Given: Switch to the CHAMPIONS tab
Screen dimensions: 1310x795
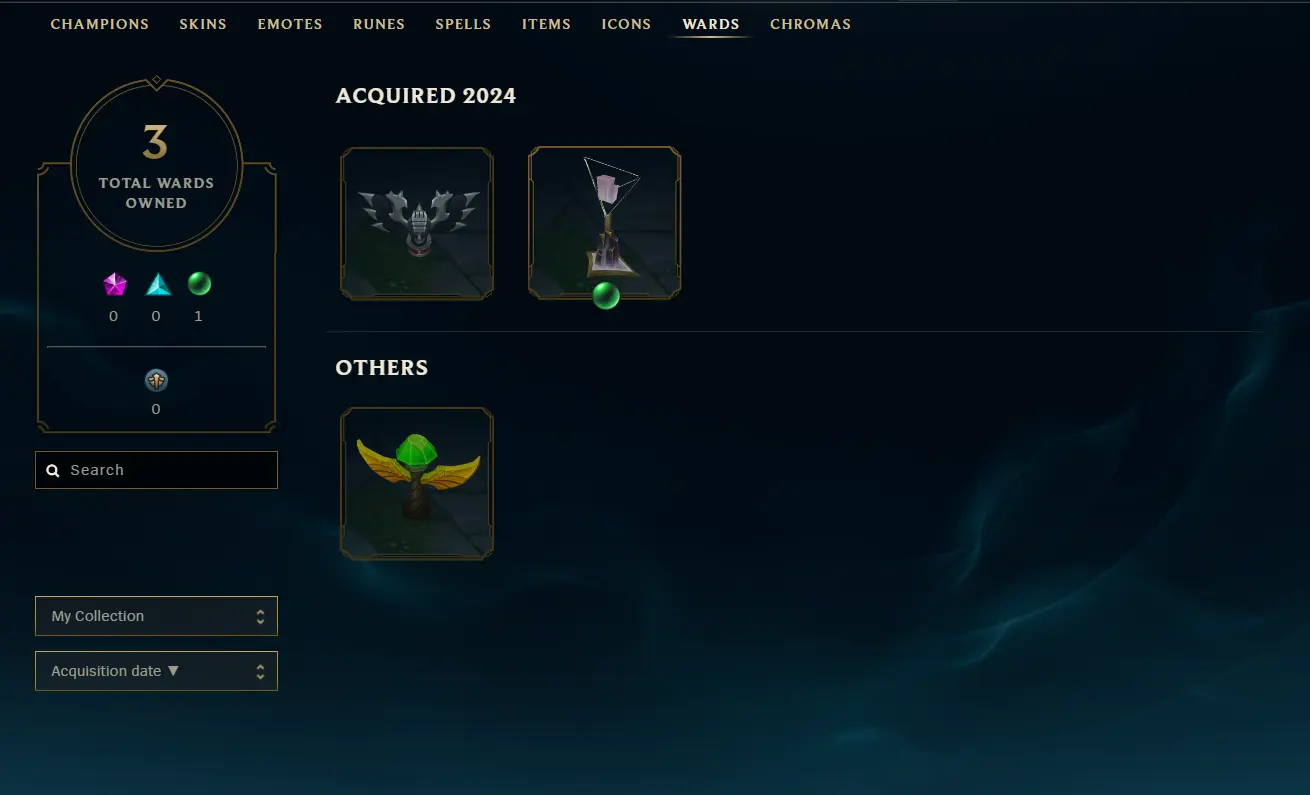Looking at the screenshot, I should point(99,24).
